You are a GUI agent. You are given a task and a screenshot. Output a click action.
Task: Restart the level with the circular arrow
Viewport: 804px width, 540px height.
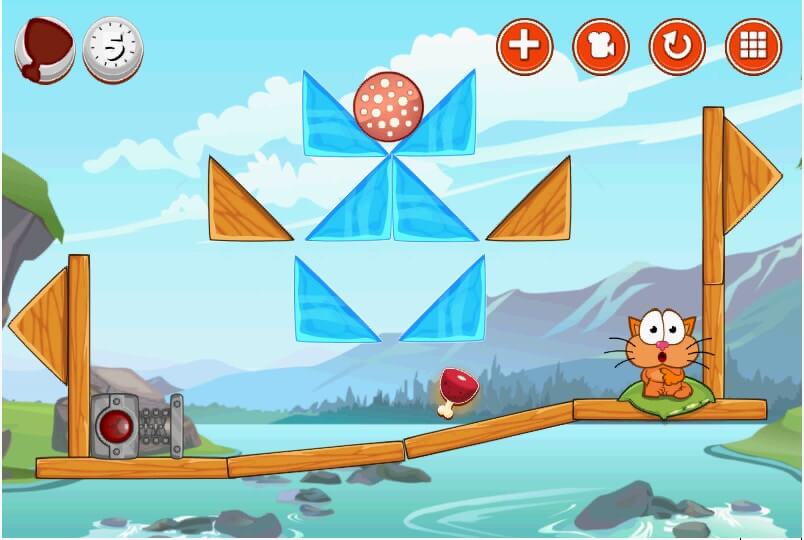pos(677,45)
